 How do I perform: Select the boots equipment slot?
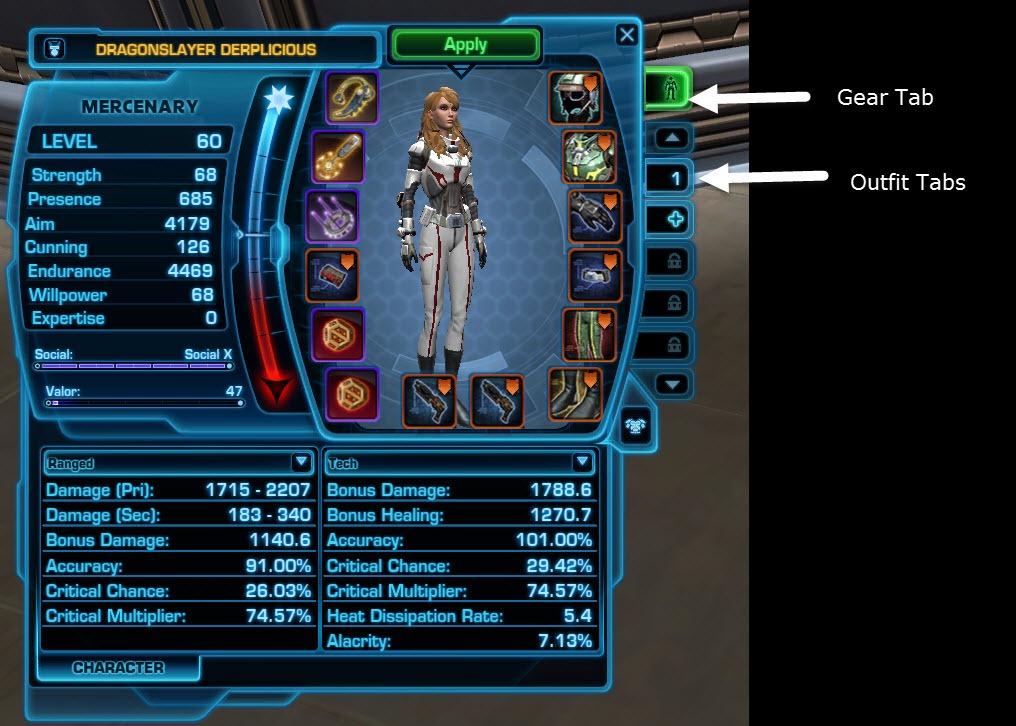(x=575, y=394)
